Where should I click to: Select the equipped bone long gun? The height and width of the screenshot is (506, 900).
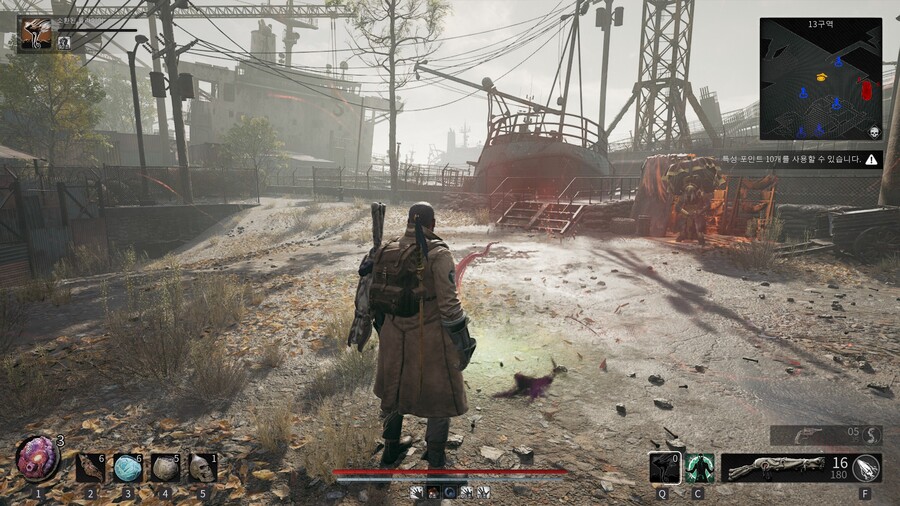(771, 467)
